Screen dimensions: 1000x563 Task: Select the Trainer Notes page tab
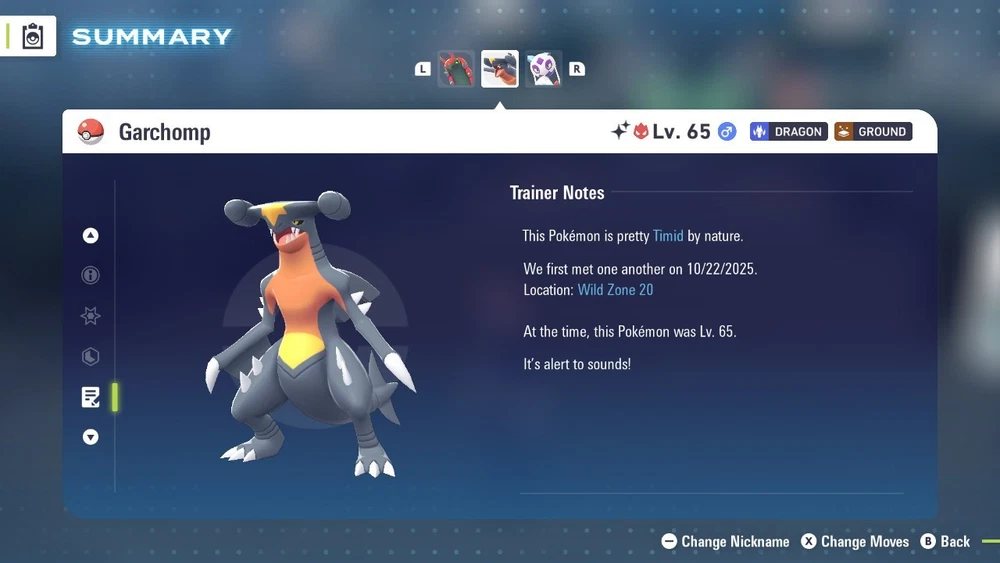point(91,397)
